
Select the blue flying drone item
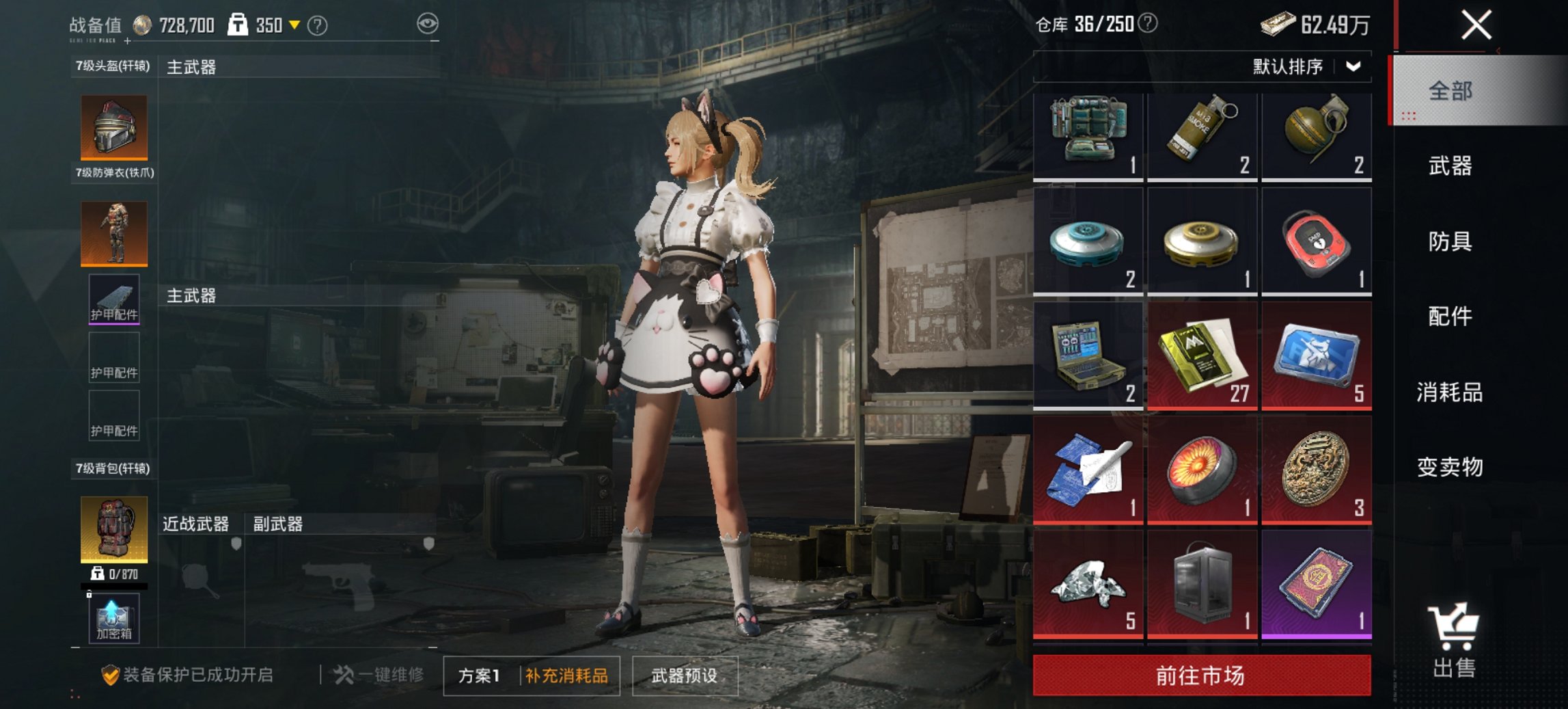coord(1089,239)
